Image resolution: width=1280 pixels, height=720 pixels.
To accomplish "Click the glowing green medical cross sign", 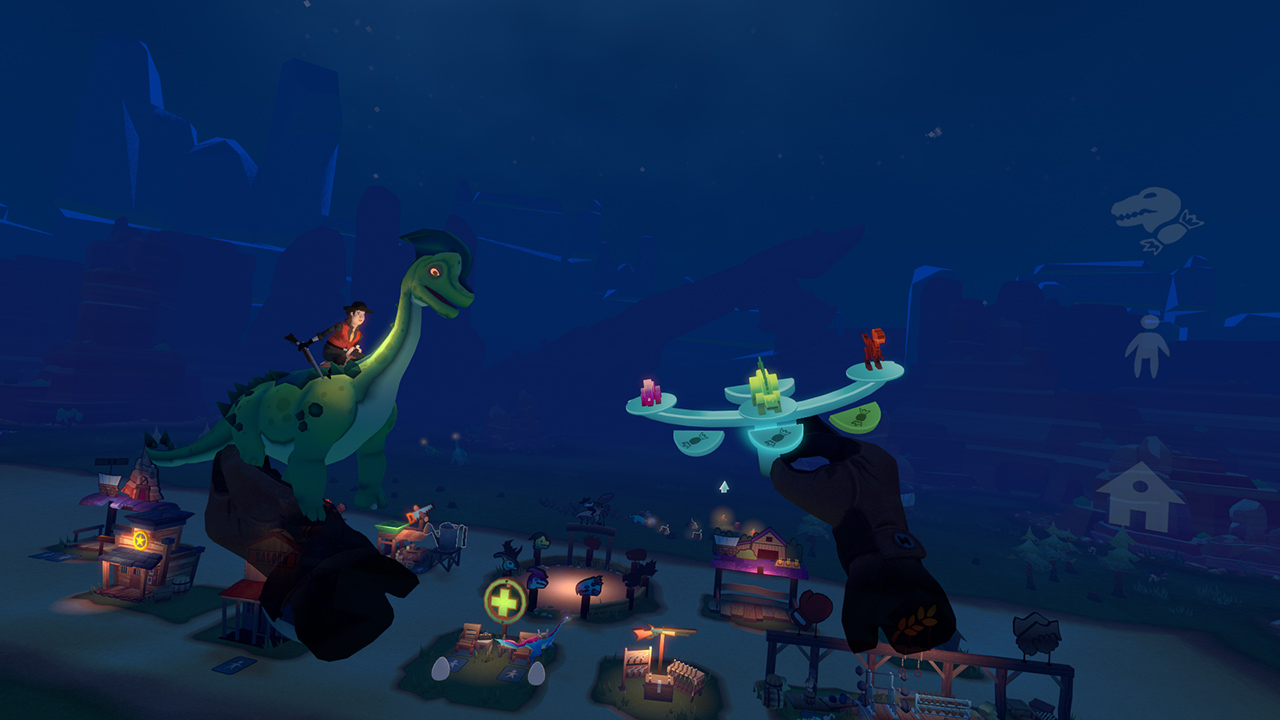I will [x=504, y=599].
